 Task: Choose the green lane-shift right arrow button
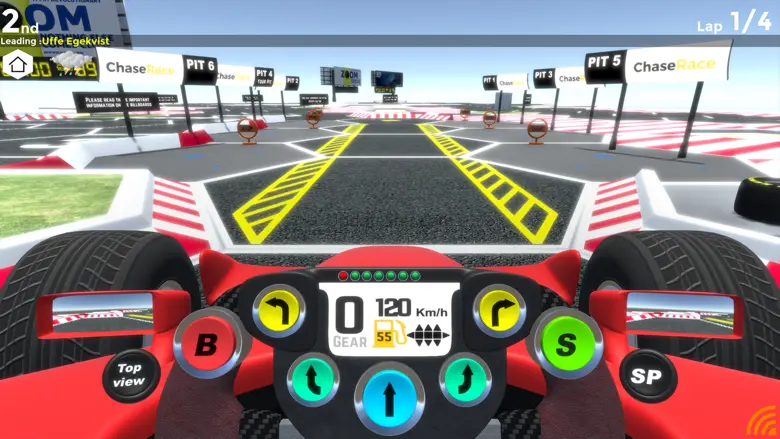(465, 380)
